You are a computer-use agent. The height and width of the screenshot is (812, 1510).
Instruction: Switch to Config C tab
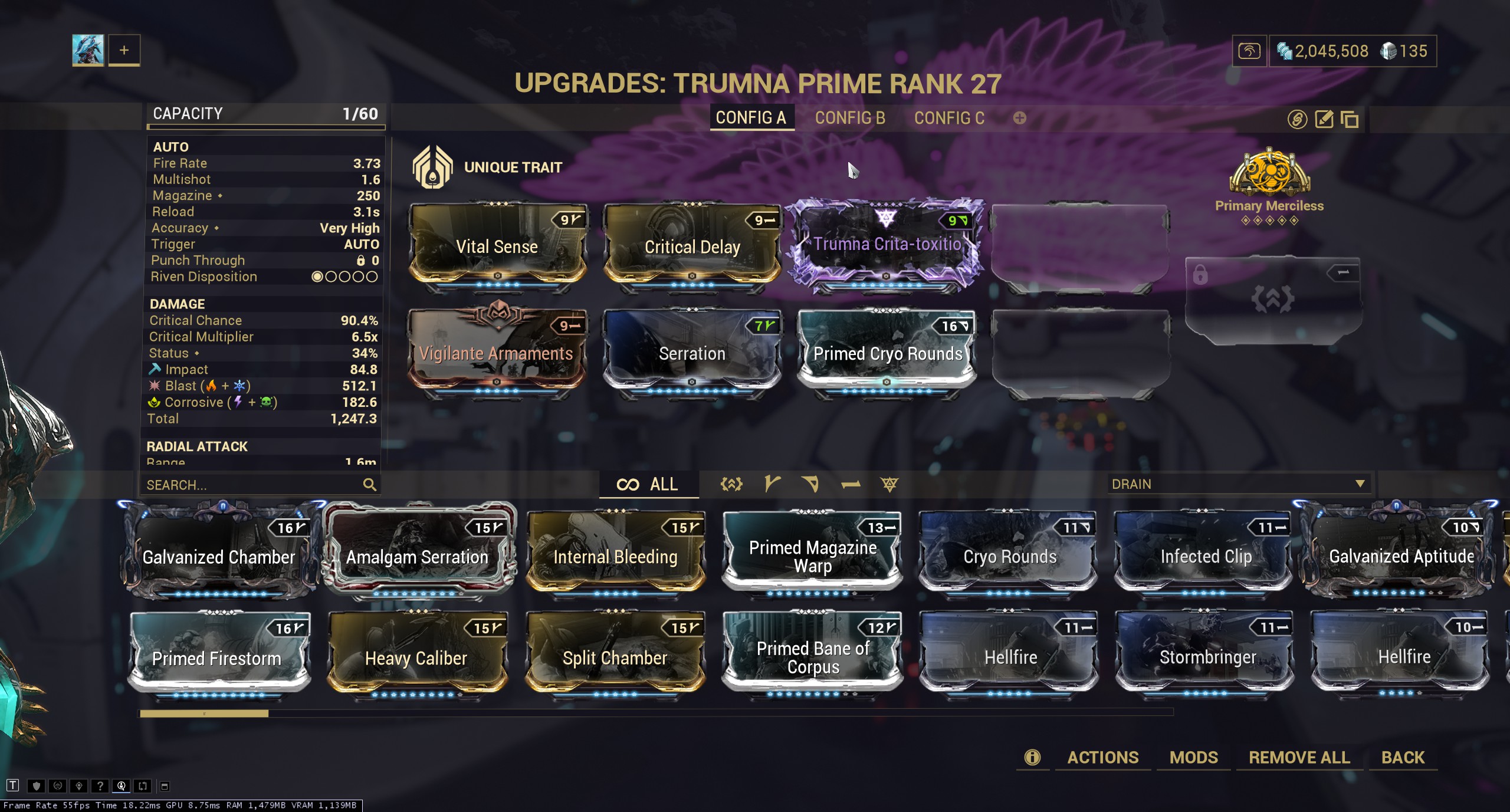tap(949, 118)
